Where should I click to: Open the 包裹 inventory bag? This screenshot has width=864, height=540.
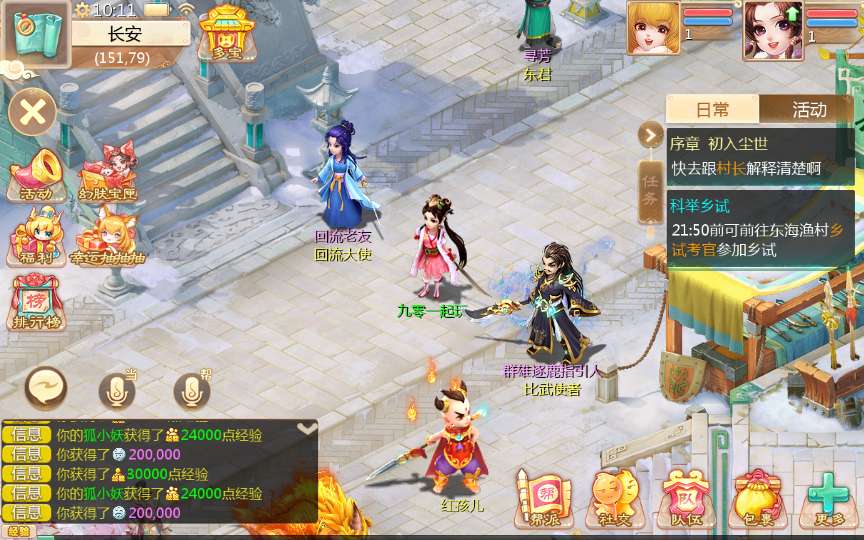point(757,496)
